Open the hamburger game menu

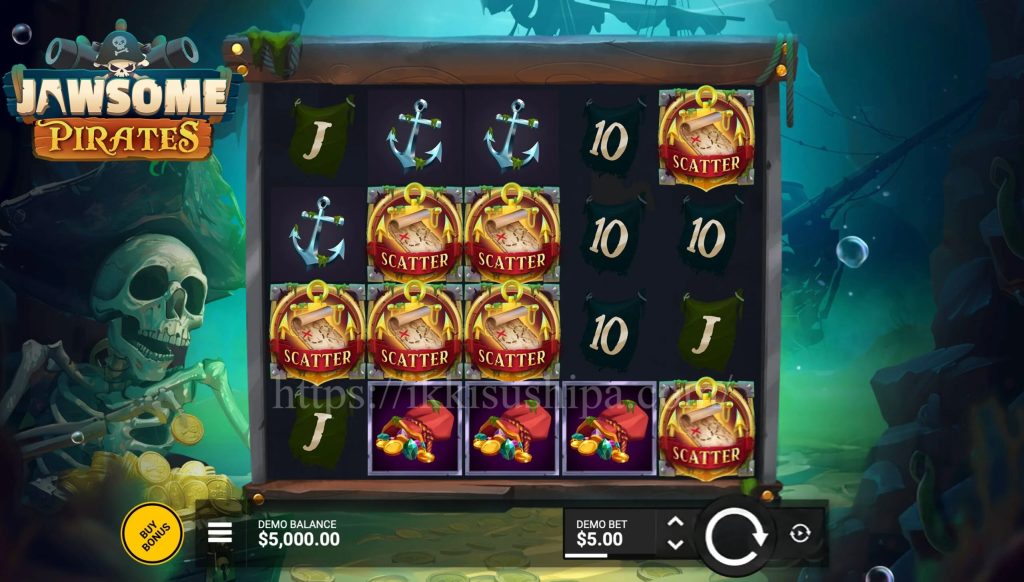pos(220,533)
